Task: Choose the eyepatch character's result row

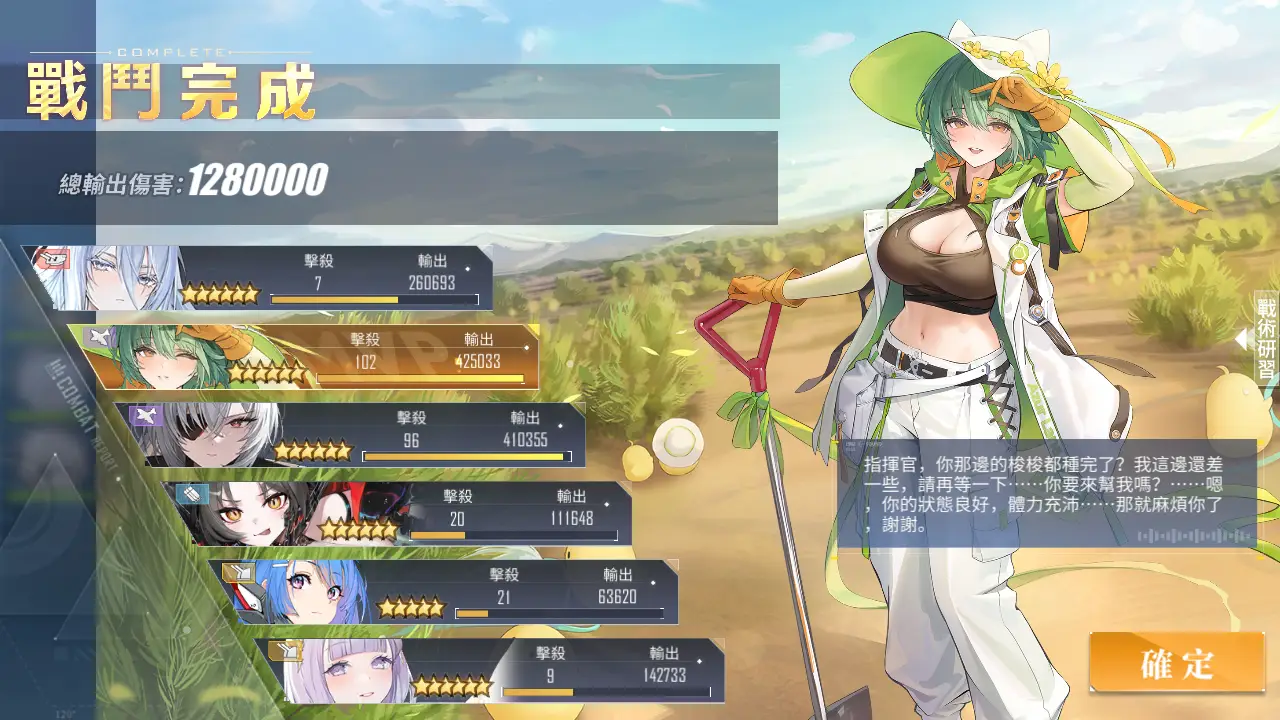Action: (350, 435)
